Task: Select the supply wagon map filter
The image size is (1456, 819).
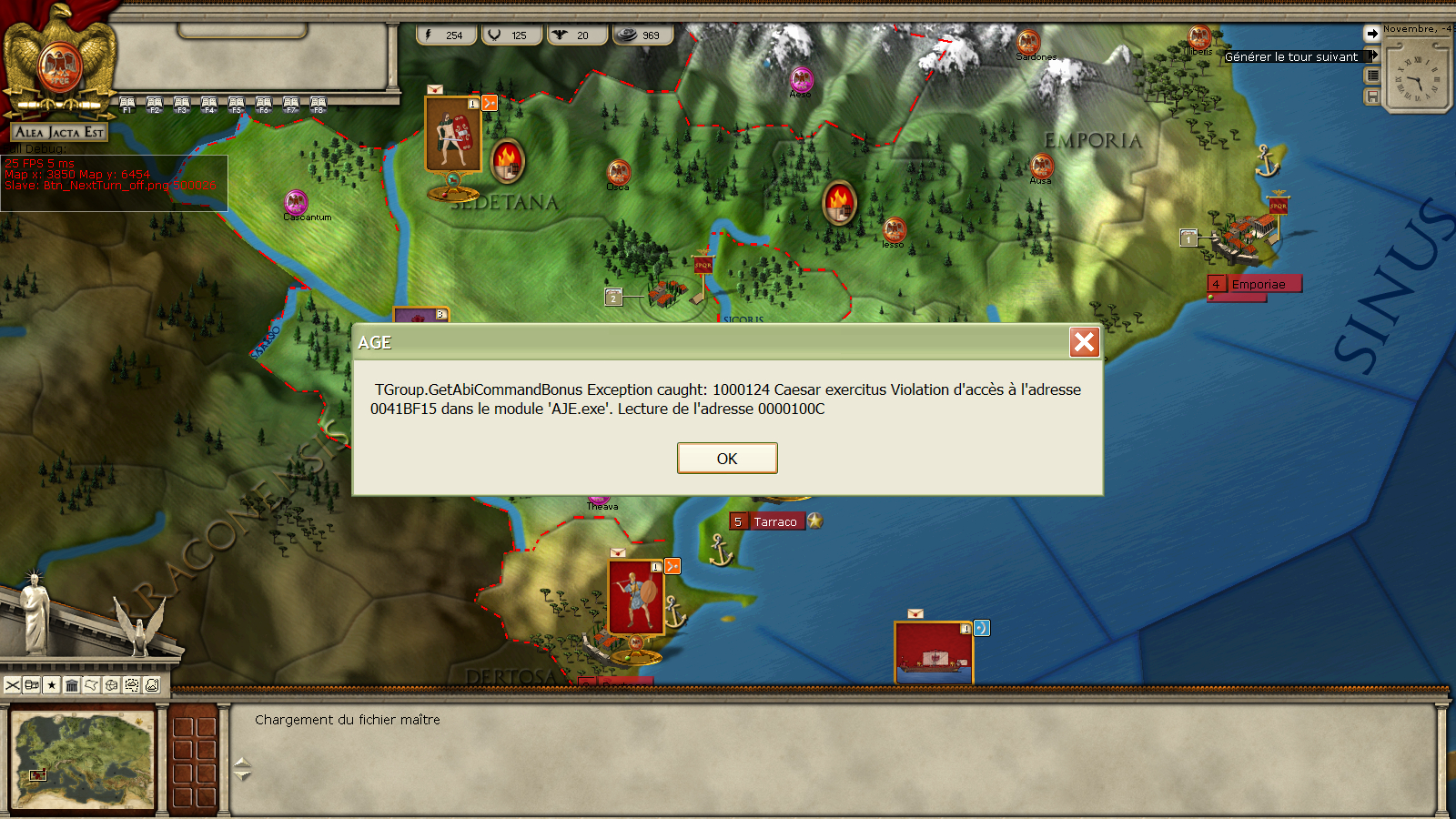Action: pos(32,685)
